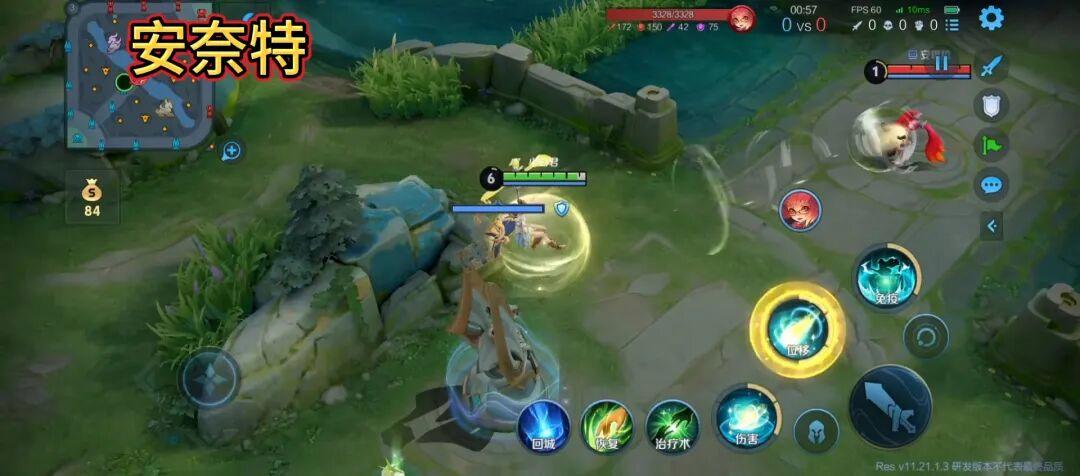
Task: Trigger the 伤害 damage skill
Action: click(x=745, y=417)
